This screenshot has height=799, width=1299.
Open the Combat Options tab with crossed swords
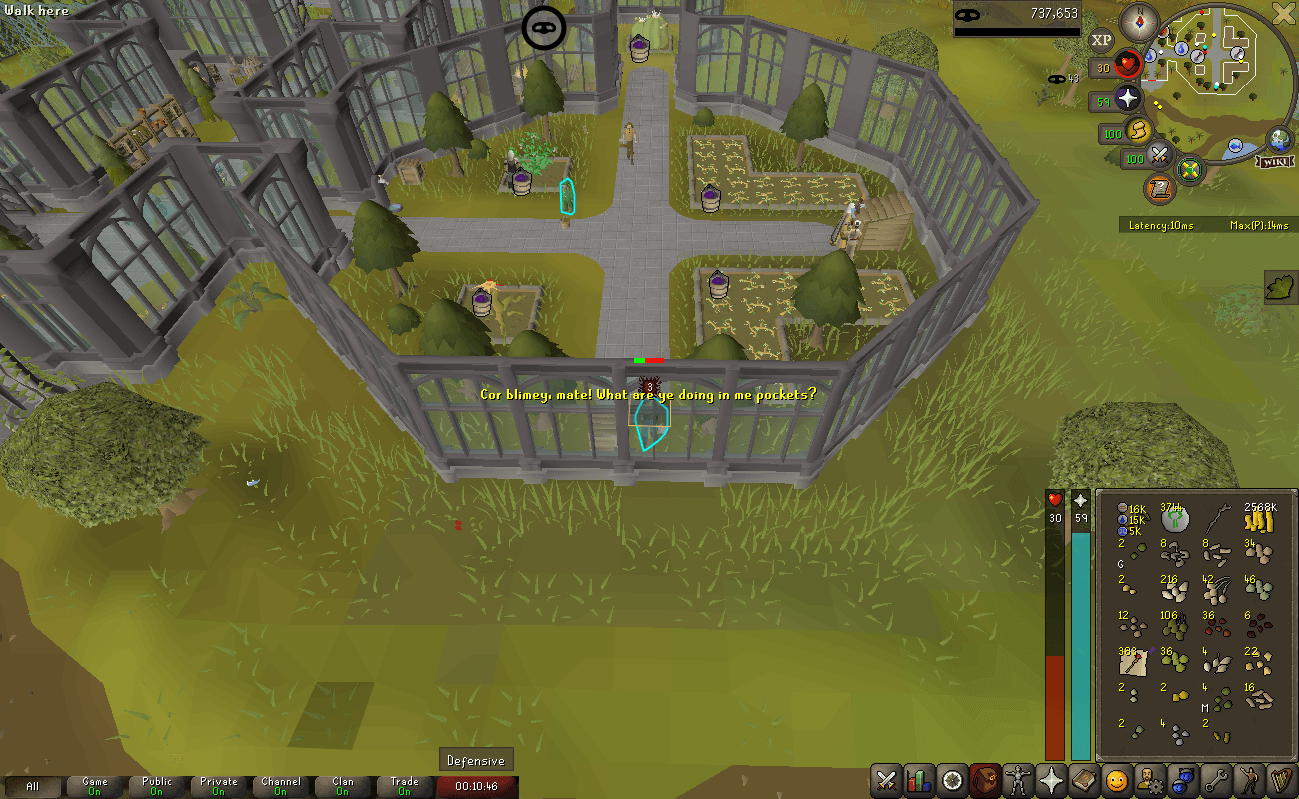[885, 781]
